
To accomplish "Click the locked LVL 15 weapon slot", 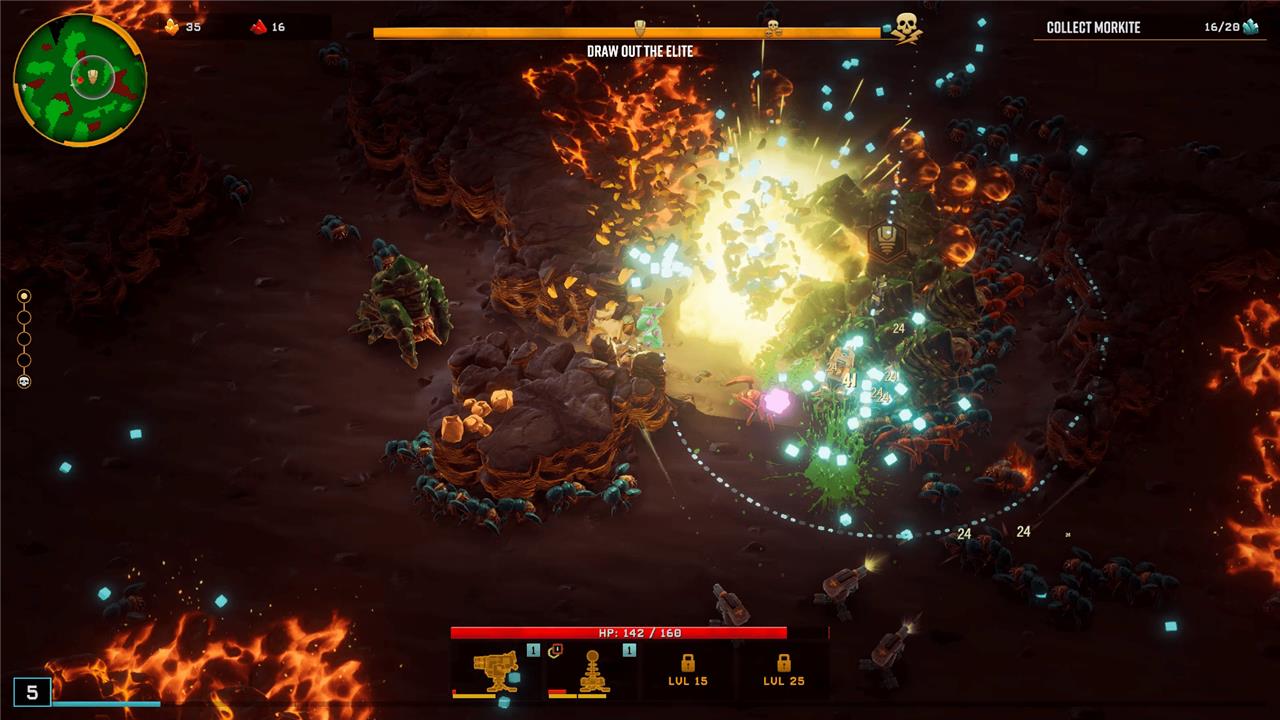I will point(687,669).
